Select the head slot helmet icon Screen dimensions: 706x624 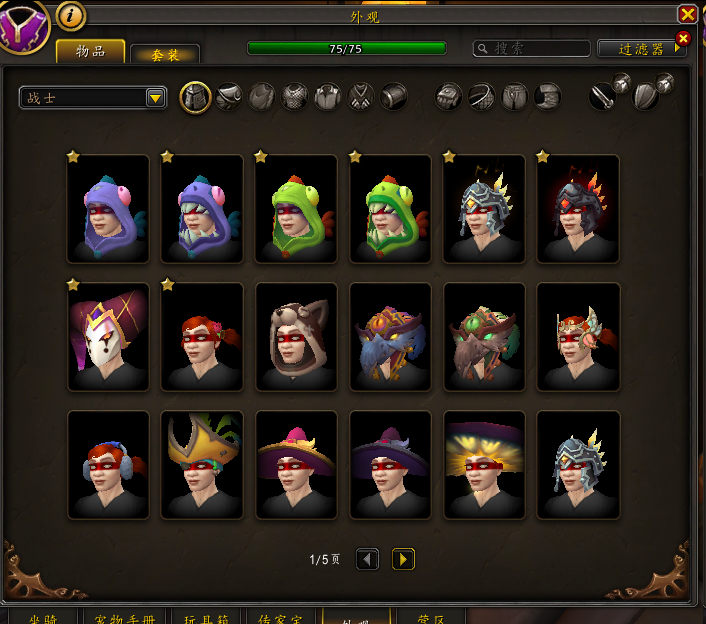click(195, 97)
